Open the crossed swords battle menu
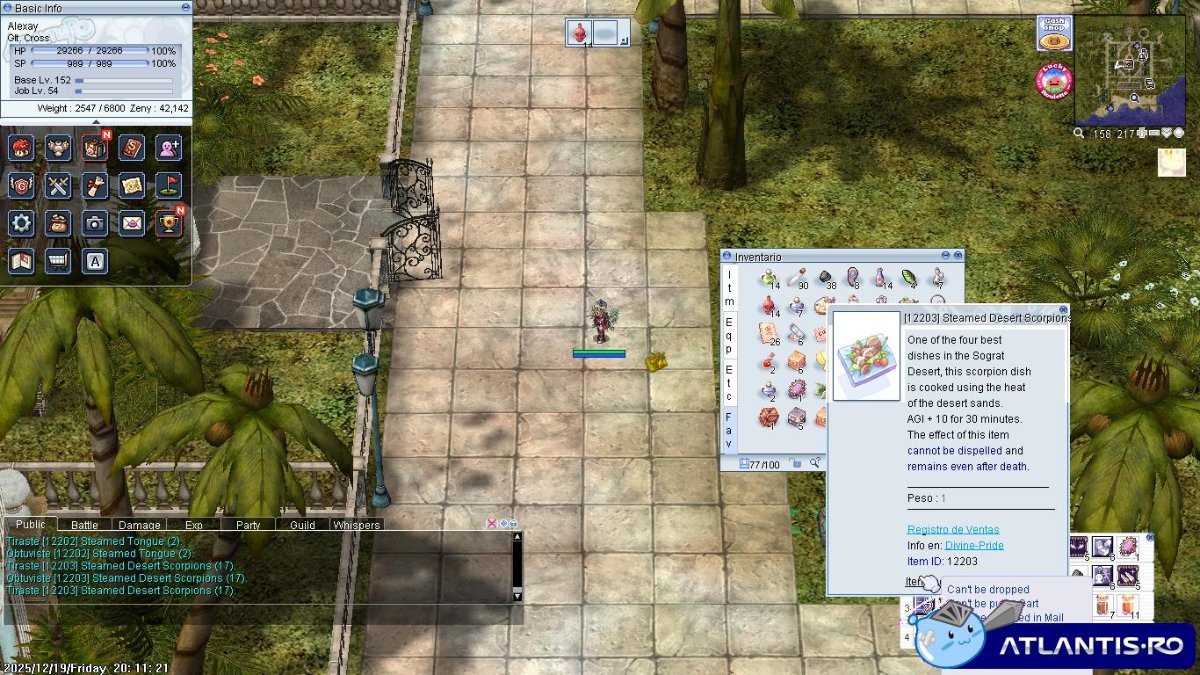Viewport: 1200px width, 675px height. (58, 185)
